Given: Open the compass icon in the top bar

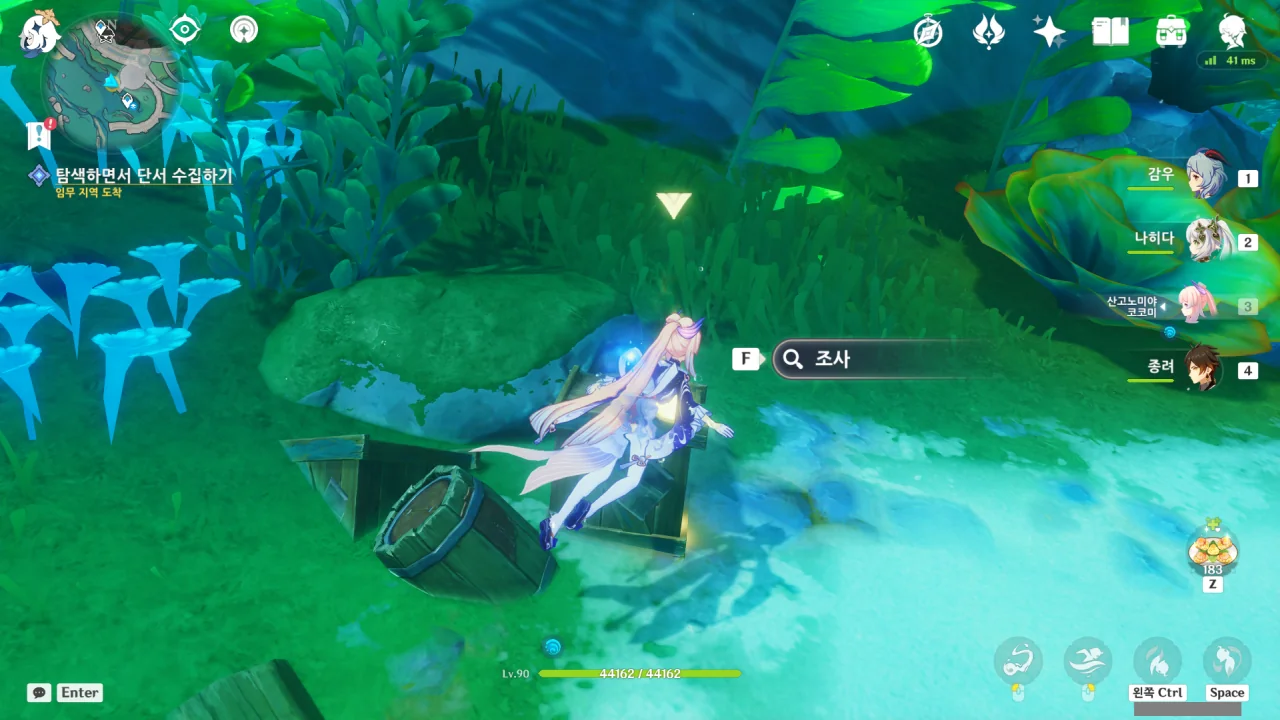Looking at the screenshot, I should coord(928,33).
